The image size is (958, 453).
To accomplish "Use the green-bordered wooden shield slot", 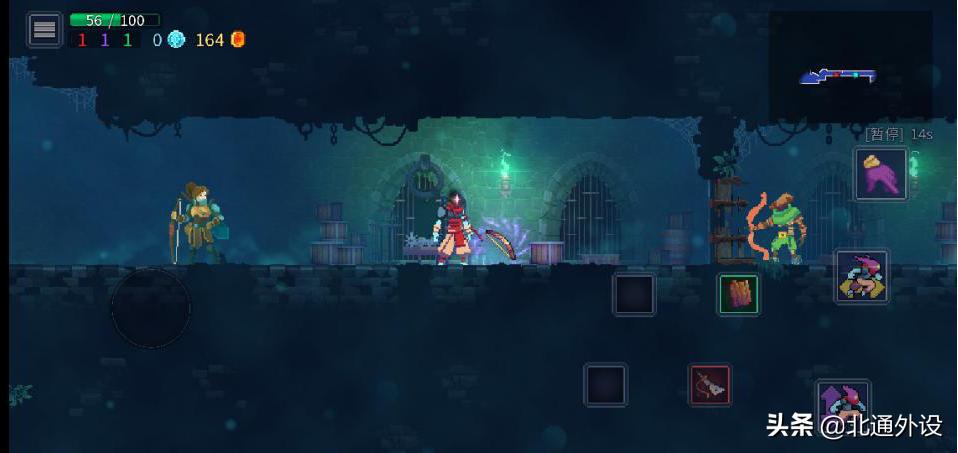I will [x=738, y=294].
